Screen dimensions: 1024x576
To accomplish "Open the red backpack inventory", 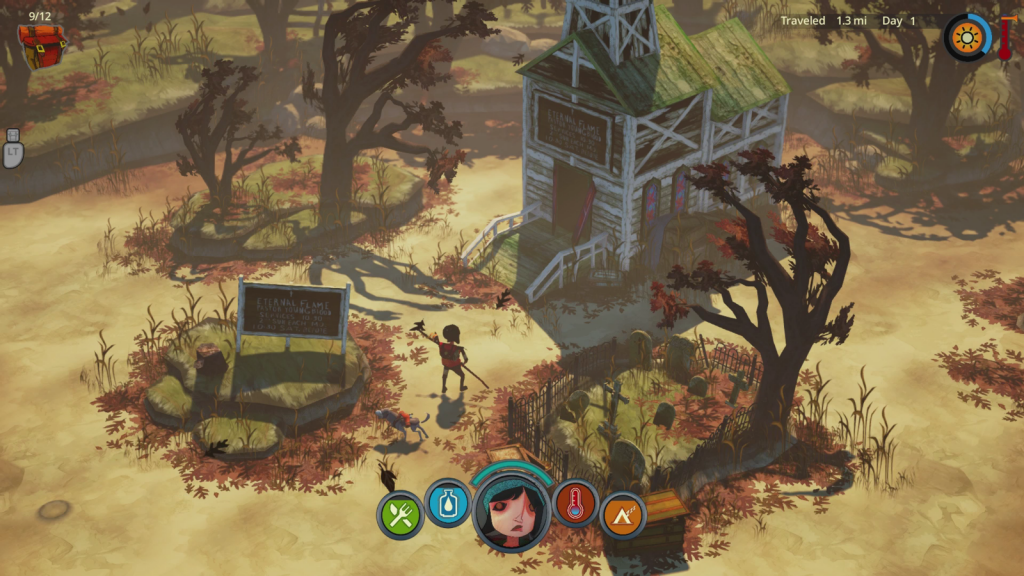I will coord(42,46).
